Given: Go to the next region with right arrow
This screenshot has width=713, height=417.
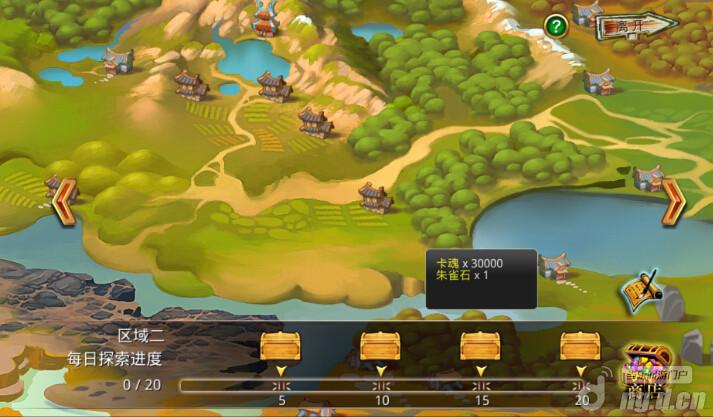Looking at the screenshot, I should (673, 200).
